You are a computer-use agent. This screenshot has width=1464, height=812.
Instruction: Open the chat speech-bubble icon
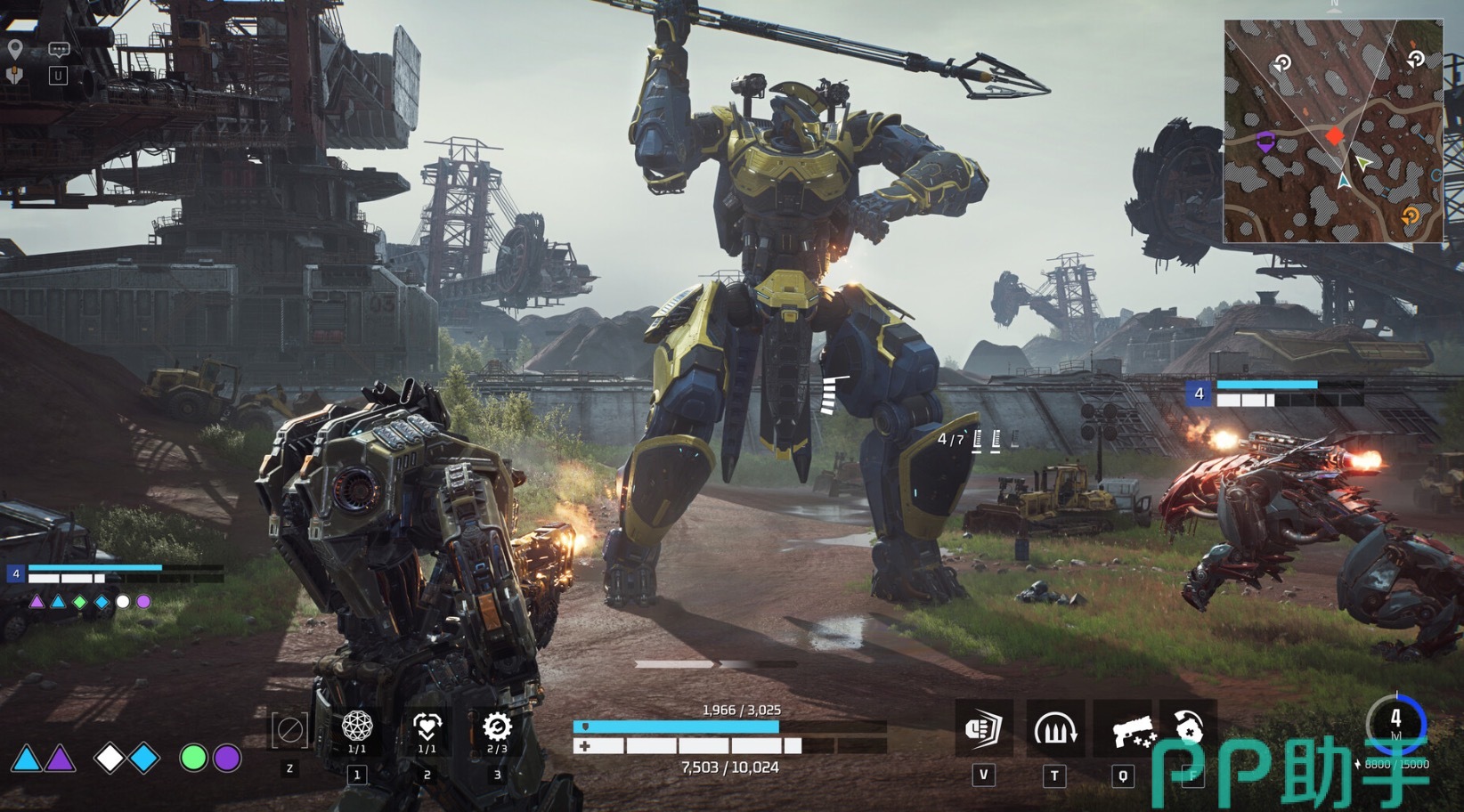pyautogui.click(x=59, y=50)
